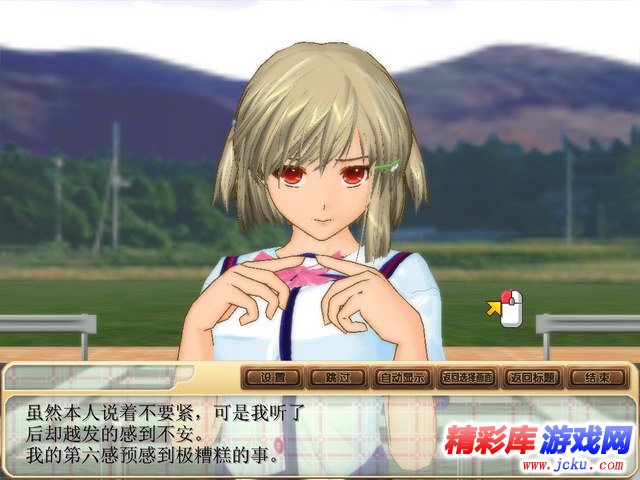Toggle the 自动显示 auto-display mode
The width and height of the screenshot is (640, 480).
tap(402, 378)
